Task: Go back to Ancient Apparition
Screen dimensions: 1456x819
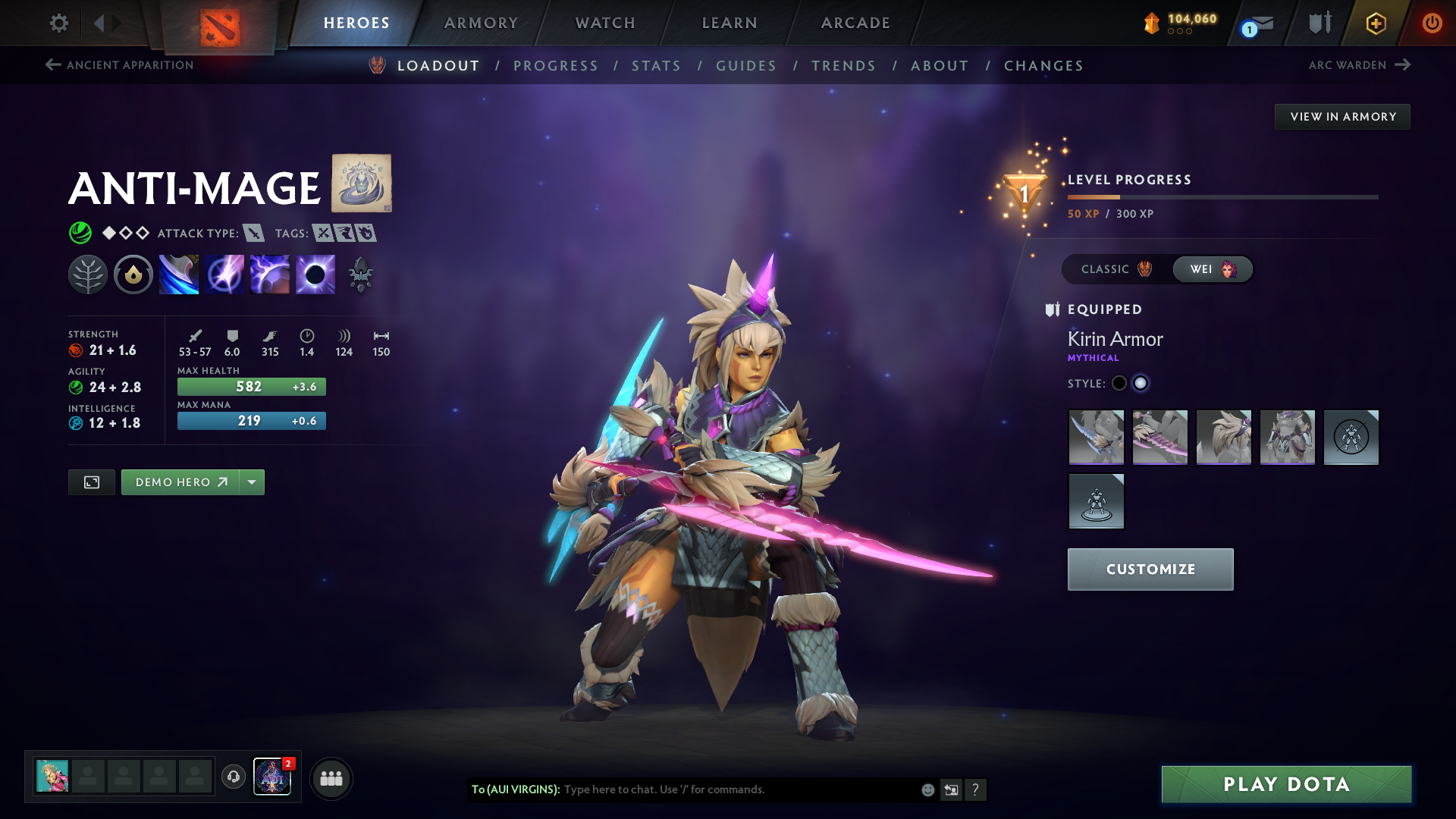Action: click(120, 65)
